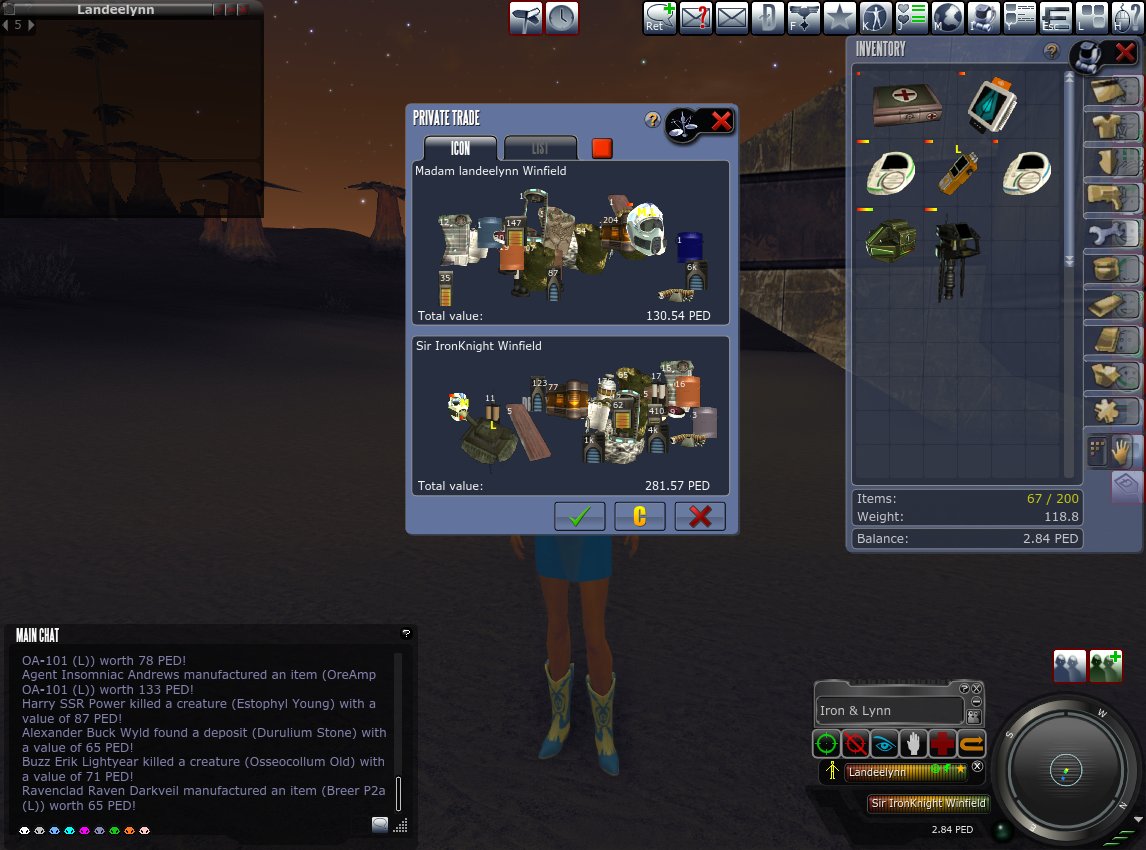Viewport: 1146px width, 850px height.
Task: Switch to the List tab in Private Trade
Action: tap(540, 149)
